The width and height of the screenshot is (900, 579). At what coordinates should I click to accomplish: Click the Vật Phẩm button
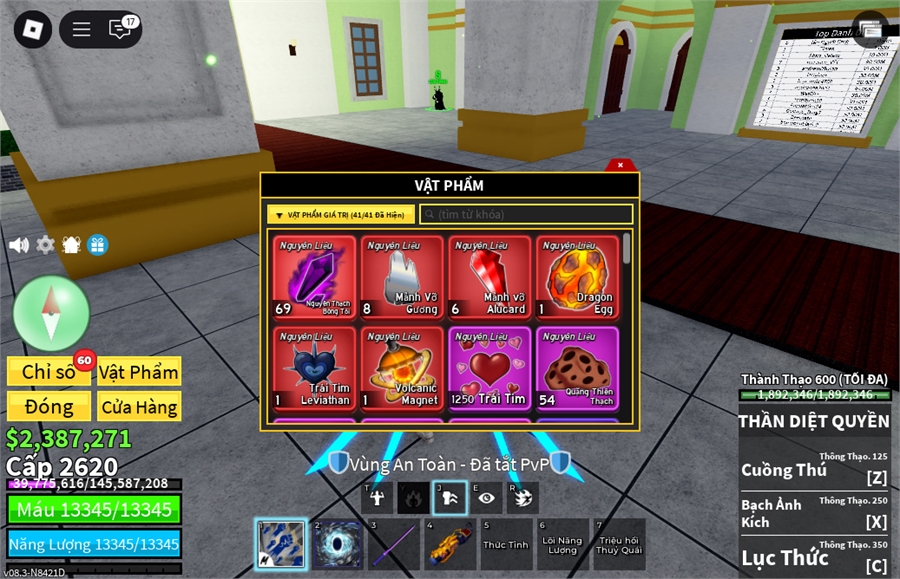pyautogui.click(x=139, y=372)
